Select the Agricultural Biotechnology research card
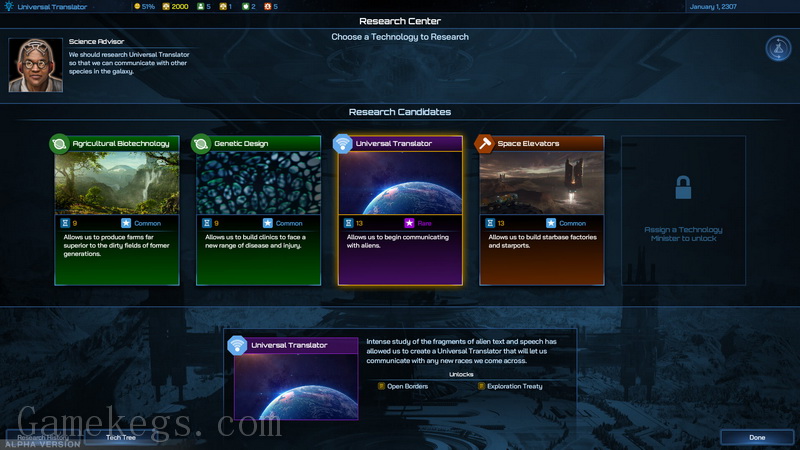 [x=116, y=210]
